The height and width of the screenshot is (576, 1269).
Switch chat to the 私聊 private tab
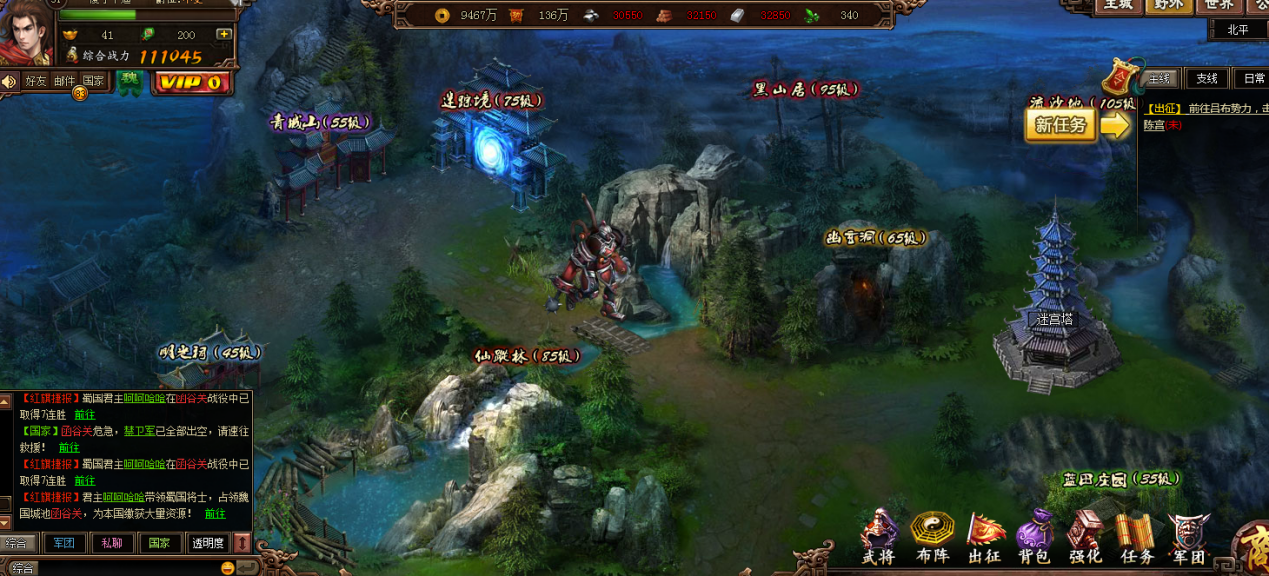tap(110, 543)
